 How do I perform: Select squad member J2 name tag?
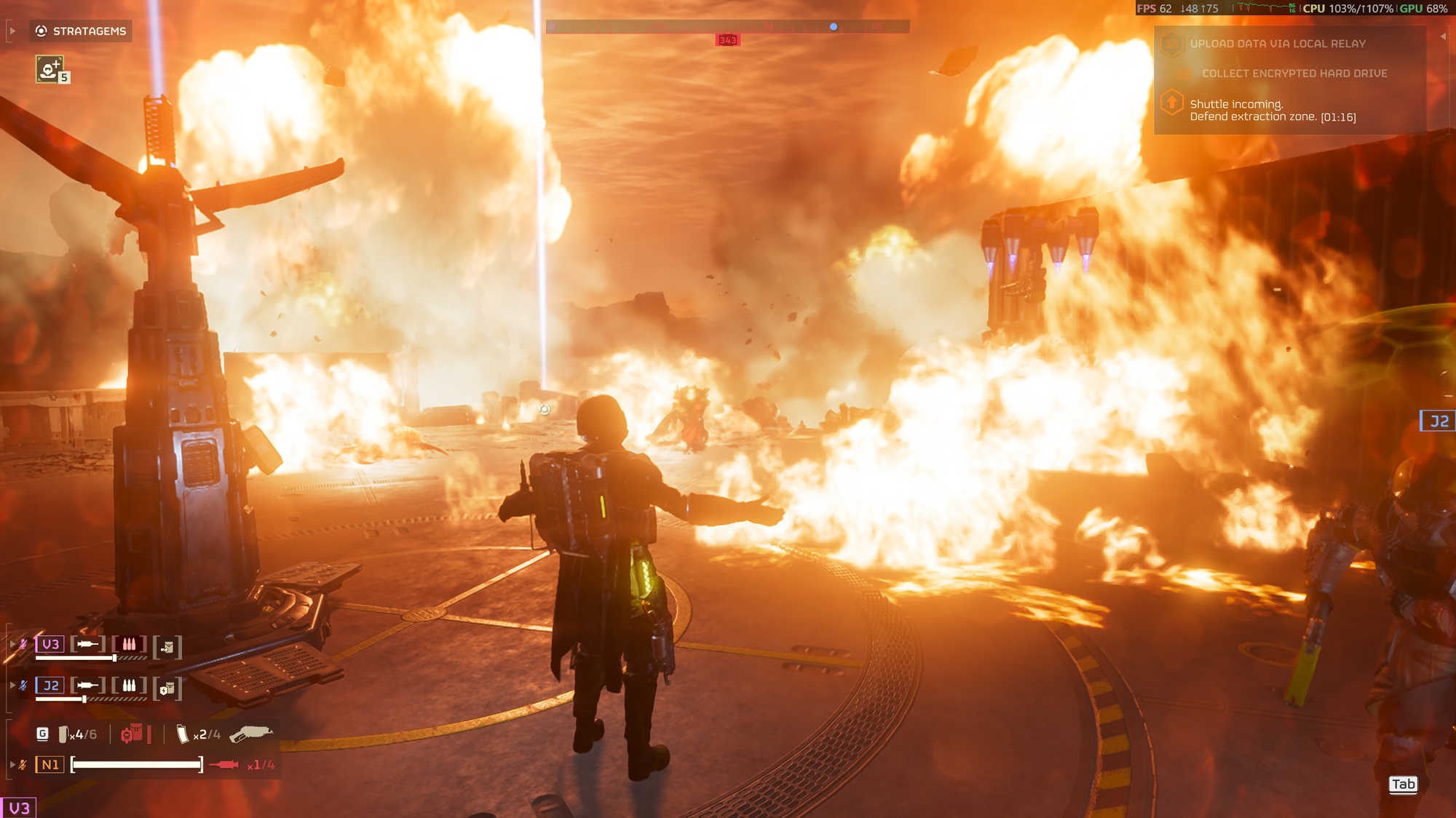click(50, 686)
